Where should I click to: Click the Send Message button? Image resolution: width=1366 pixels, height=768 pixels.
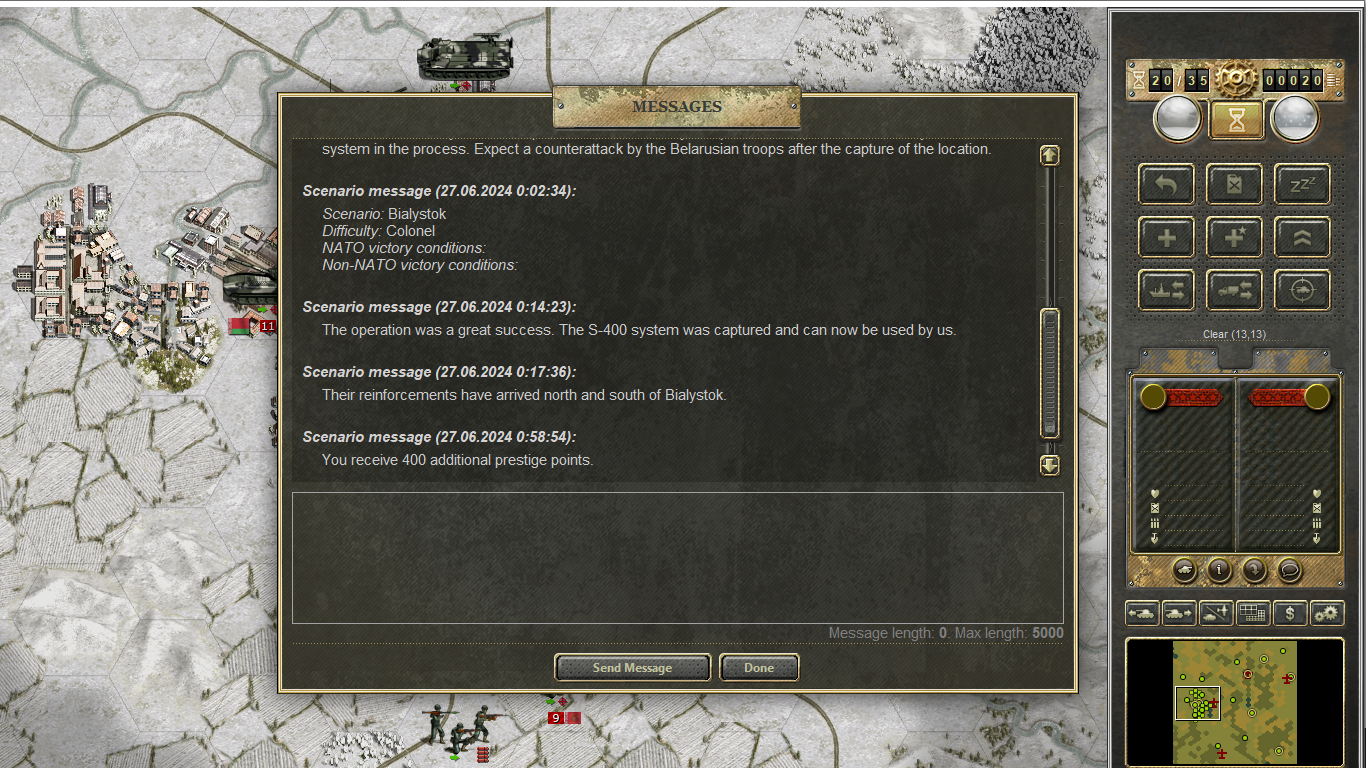click(x=632, y=667)
